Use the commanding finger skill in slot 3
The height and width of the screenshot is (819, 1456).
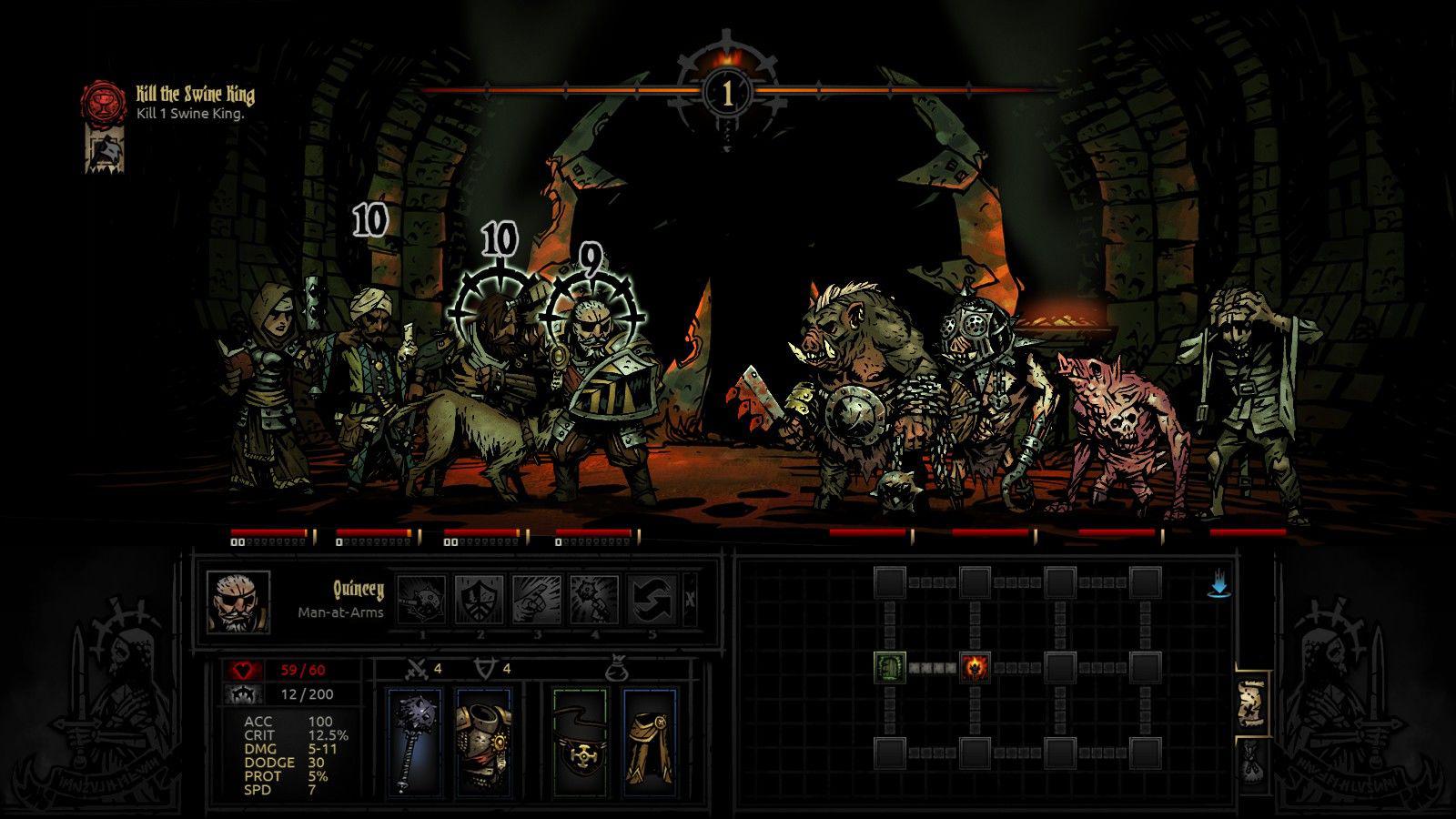[538, 596]
